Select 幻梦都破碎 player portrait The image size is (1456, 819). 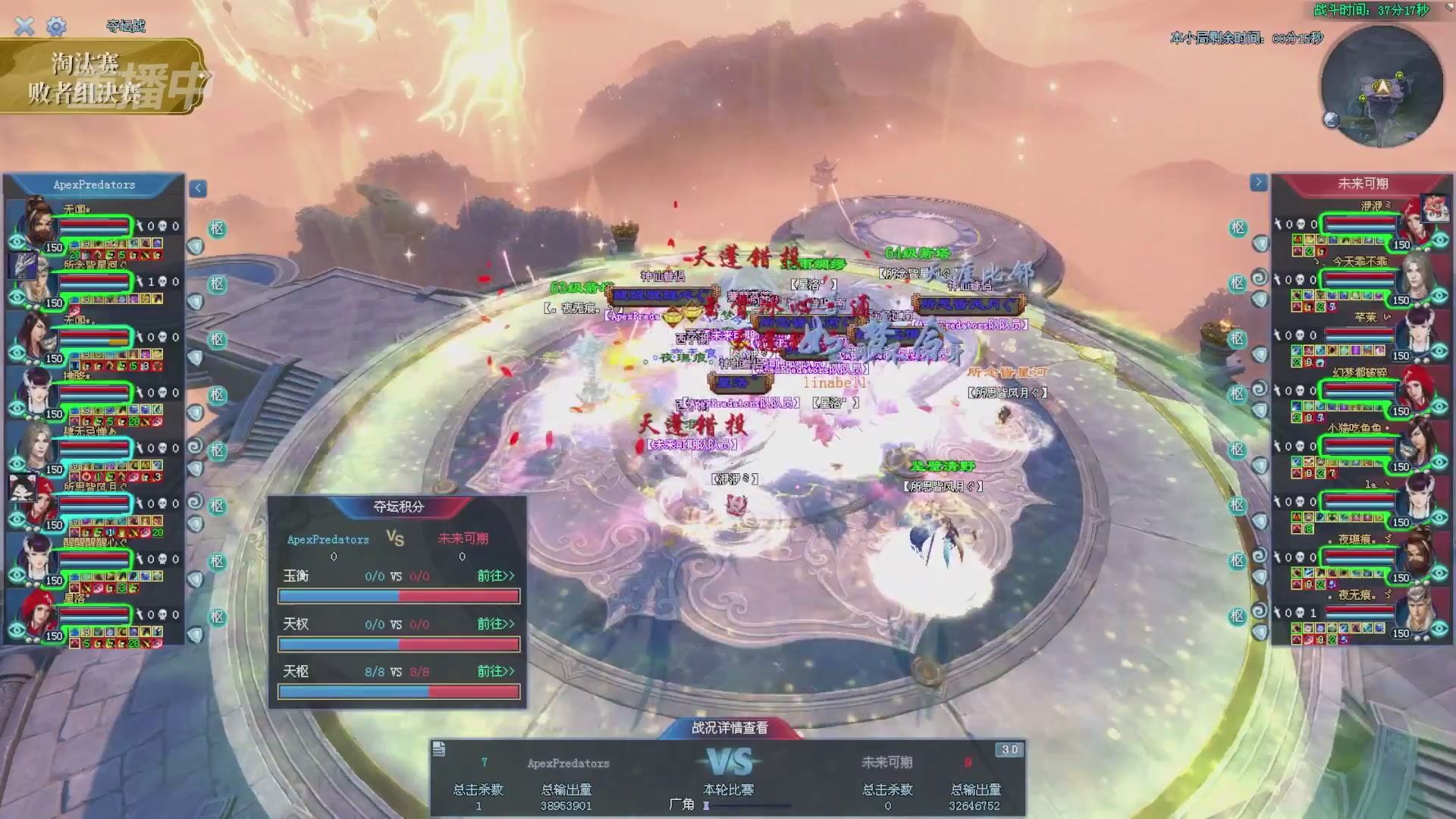pyautogui.click(x=1415, y=388)
